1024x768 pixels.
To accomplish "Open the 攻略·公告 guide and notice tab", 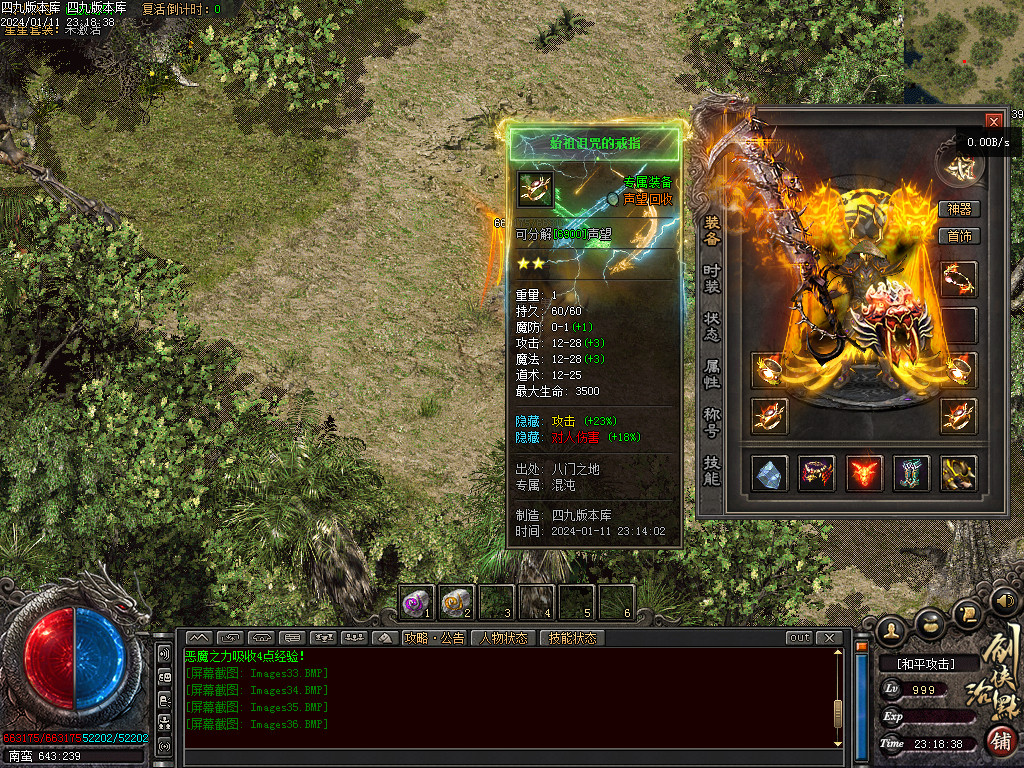I will tap(434, 638).
